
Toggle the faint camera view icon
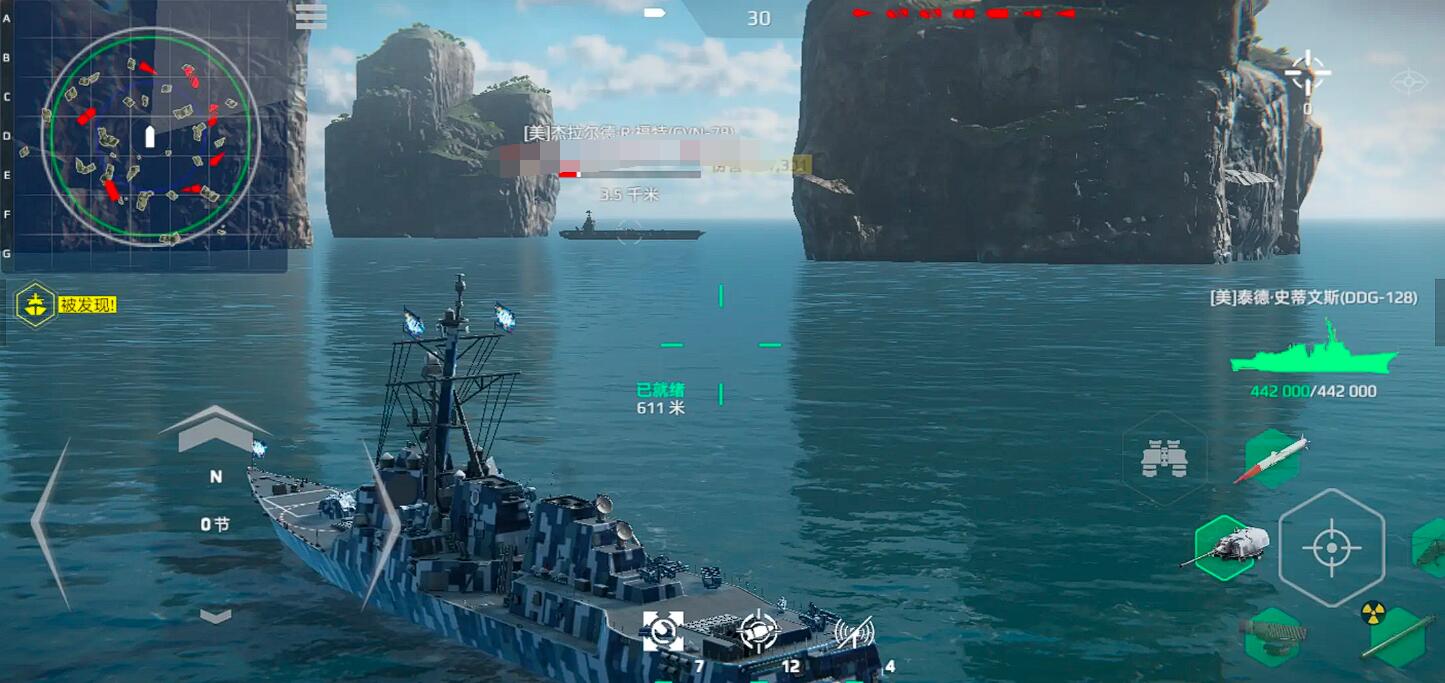[1408, 81]
